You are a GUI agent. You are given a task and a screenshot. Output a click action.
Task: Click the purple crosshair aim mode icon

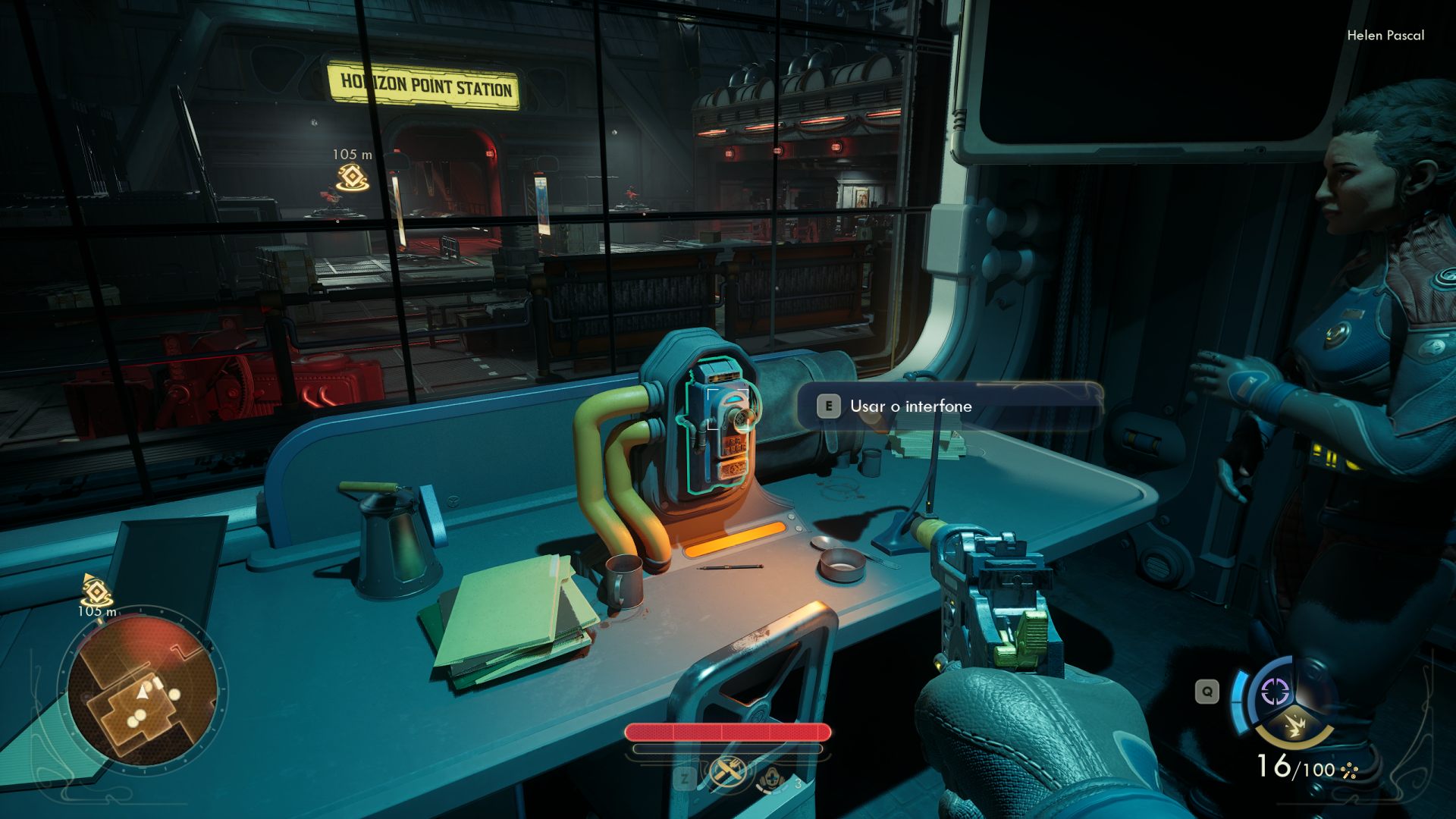(1273, 690)
